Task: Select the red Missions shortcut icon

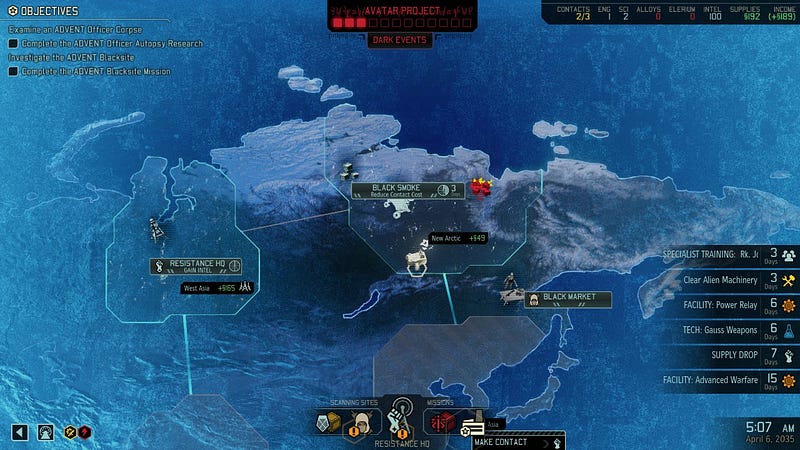Action: (441, 421)
